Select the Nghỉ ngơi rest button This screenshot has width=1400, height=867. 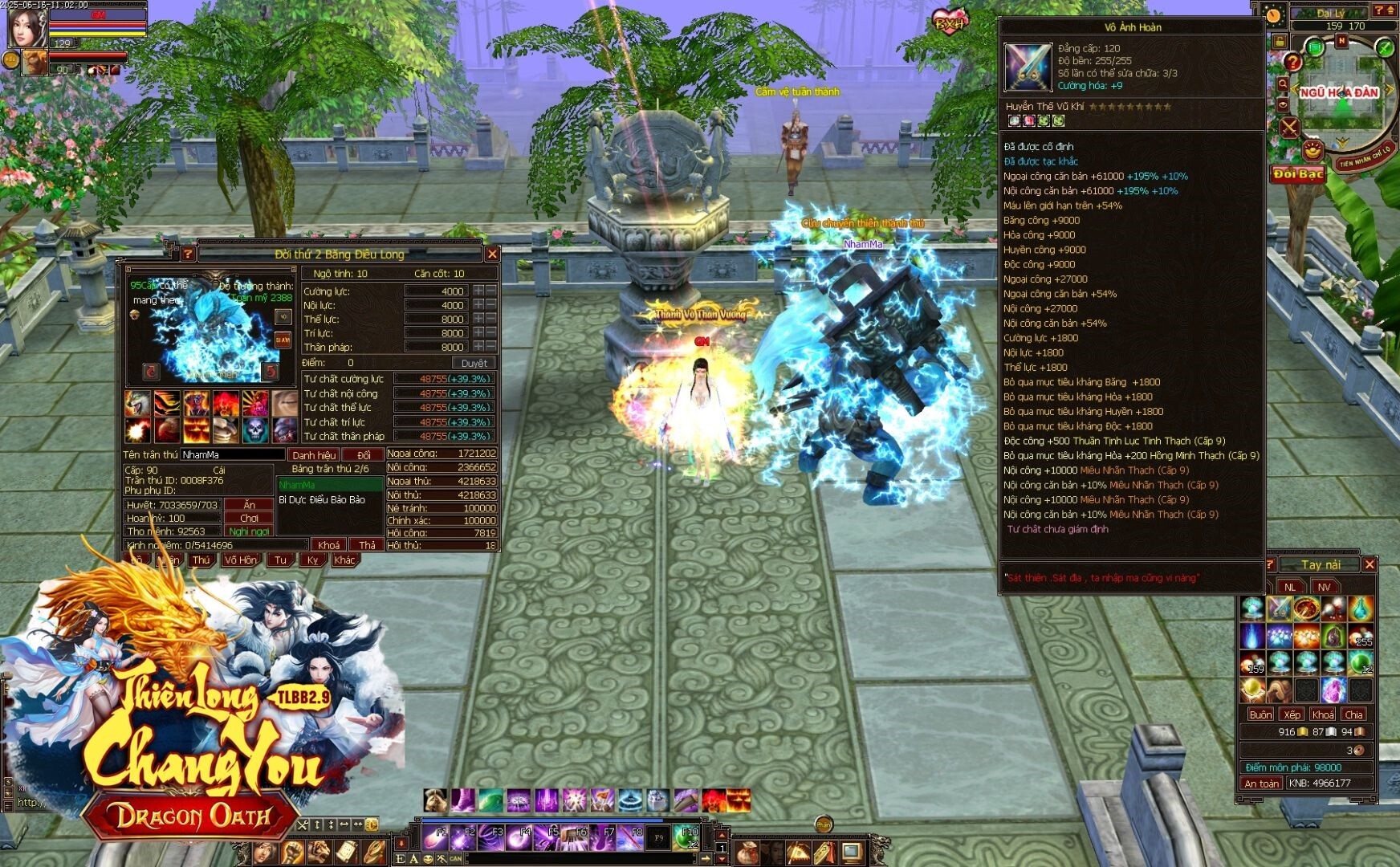250,531
